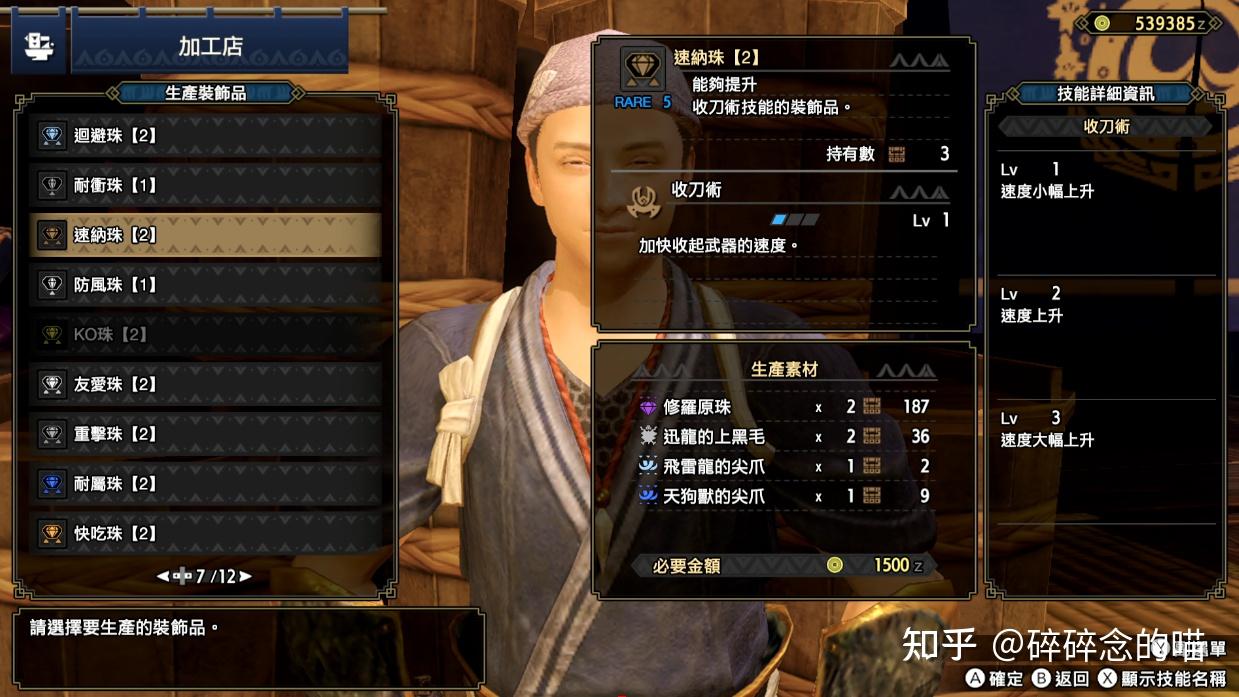Pick 耐屬珠【2】 decoration entry
The image size is (1239, 697).
point(205,484)
